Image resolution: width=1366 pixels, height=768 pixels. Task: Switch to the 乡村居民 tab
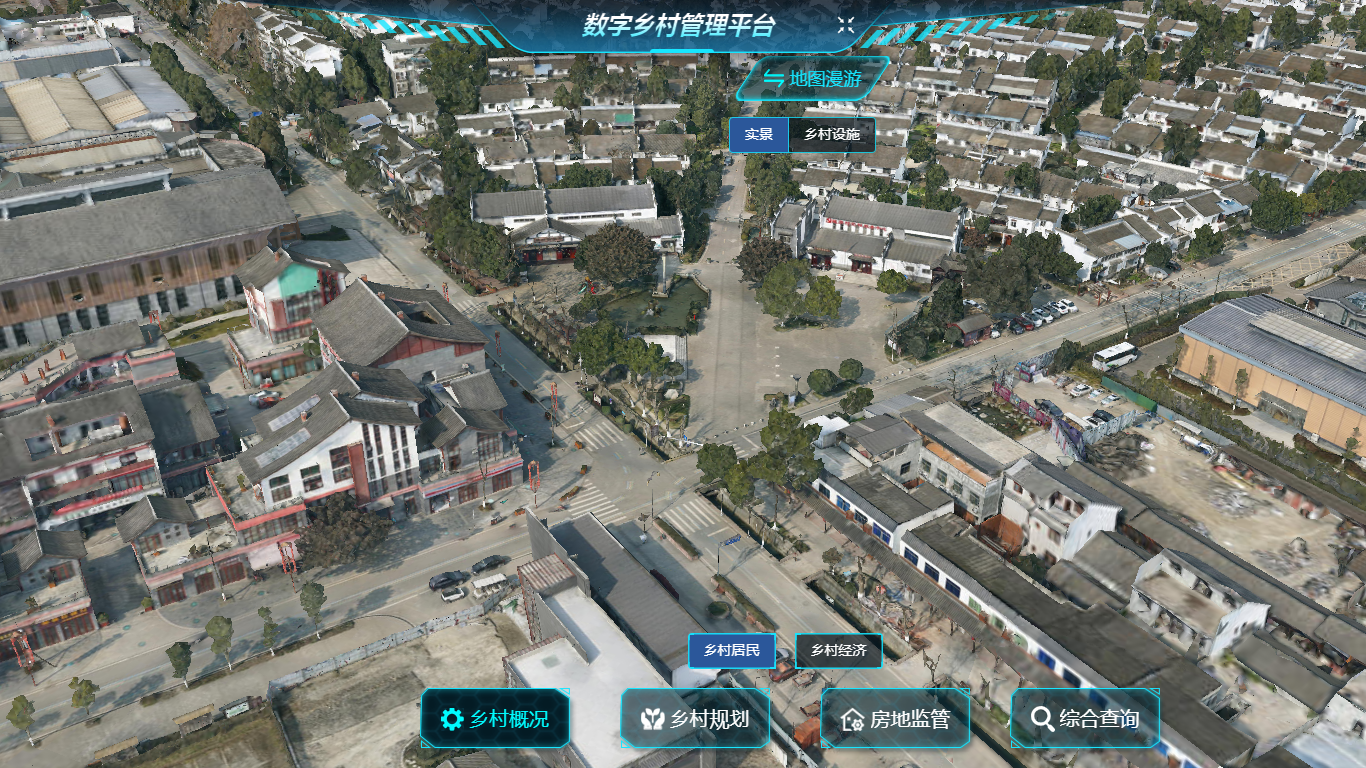tap(732, 651)
